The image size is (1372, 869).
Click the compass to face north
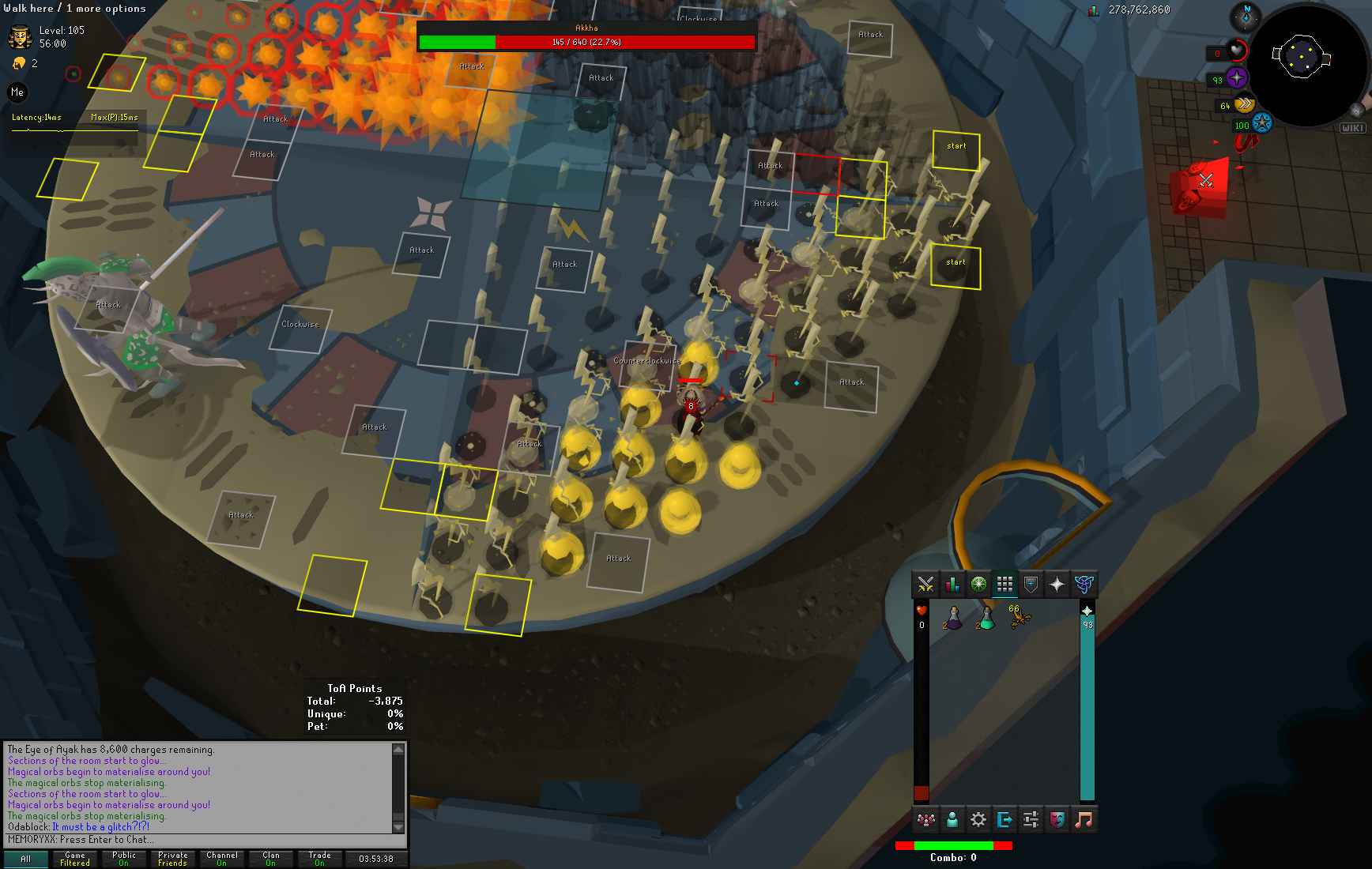coord(1246,17)
